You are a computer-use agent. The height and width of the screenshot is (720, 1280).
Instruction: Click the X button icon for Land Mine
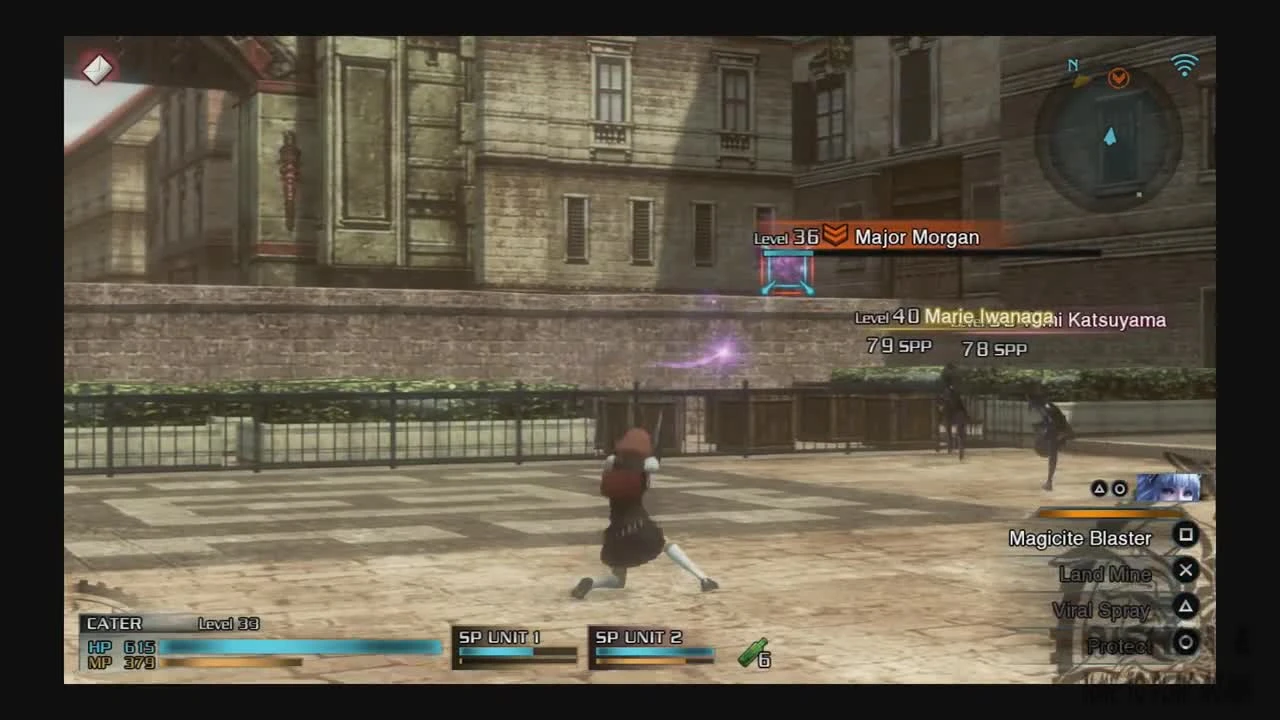(1186, 571)
